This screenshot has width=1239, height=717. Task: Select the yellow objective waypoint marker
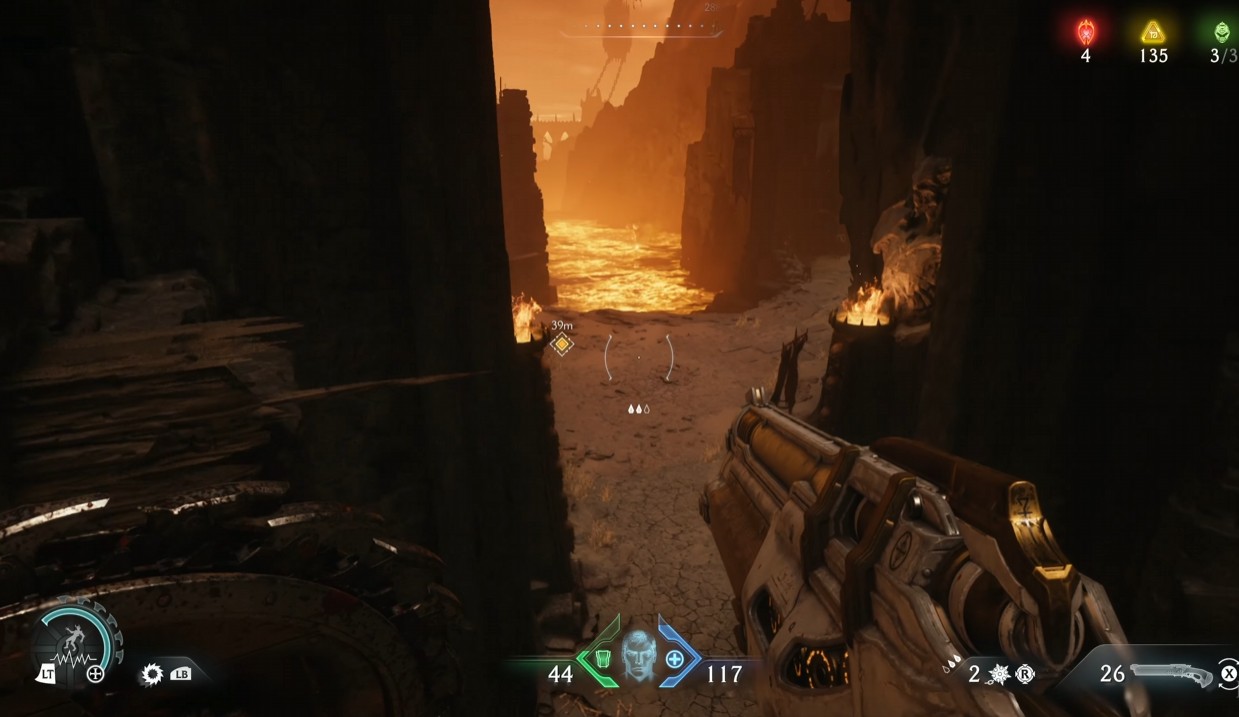click(x=562, y=345)
